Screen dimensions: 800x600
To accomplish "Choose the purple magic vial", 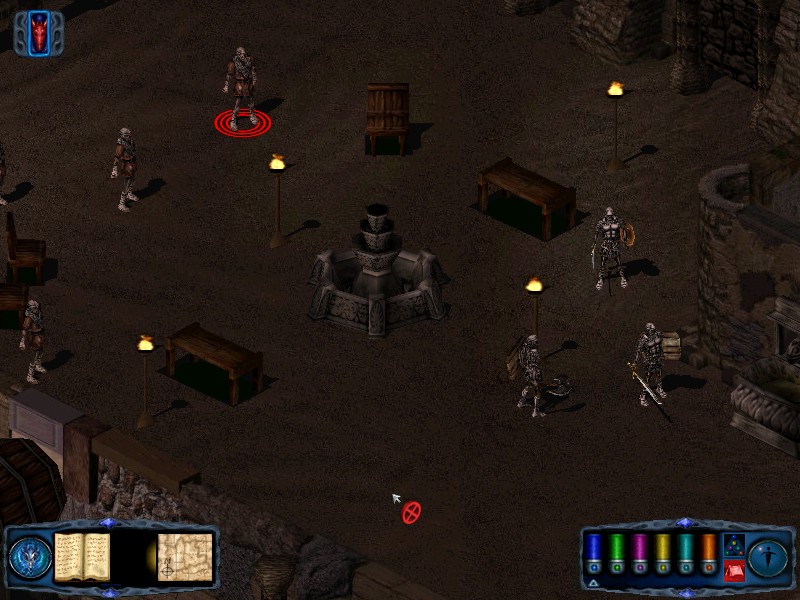I will tap(640, 551).
